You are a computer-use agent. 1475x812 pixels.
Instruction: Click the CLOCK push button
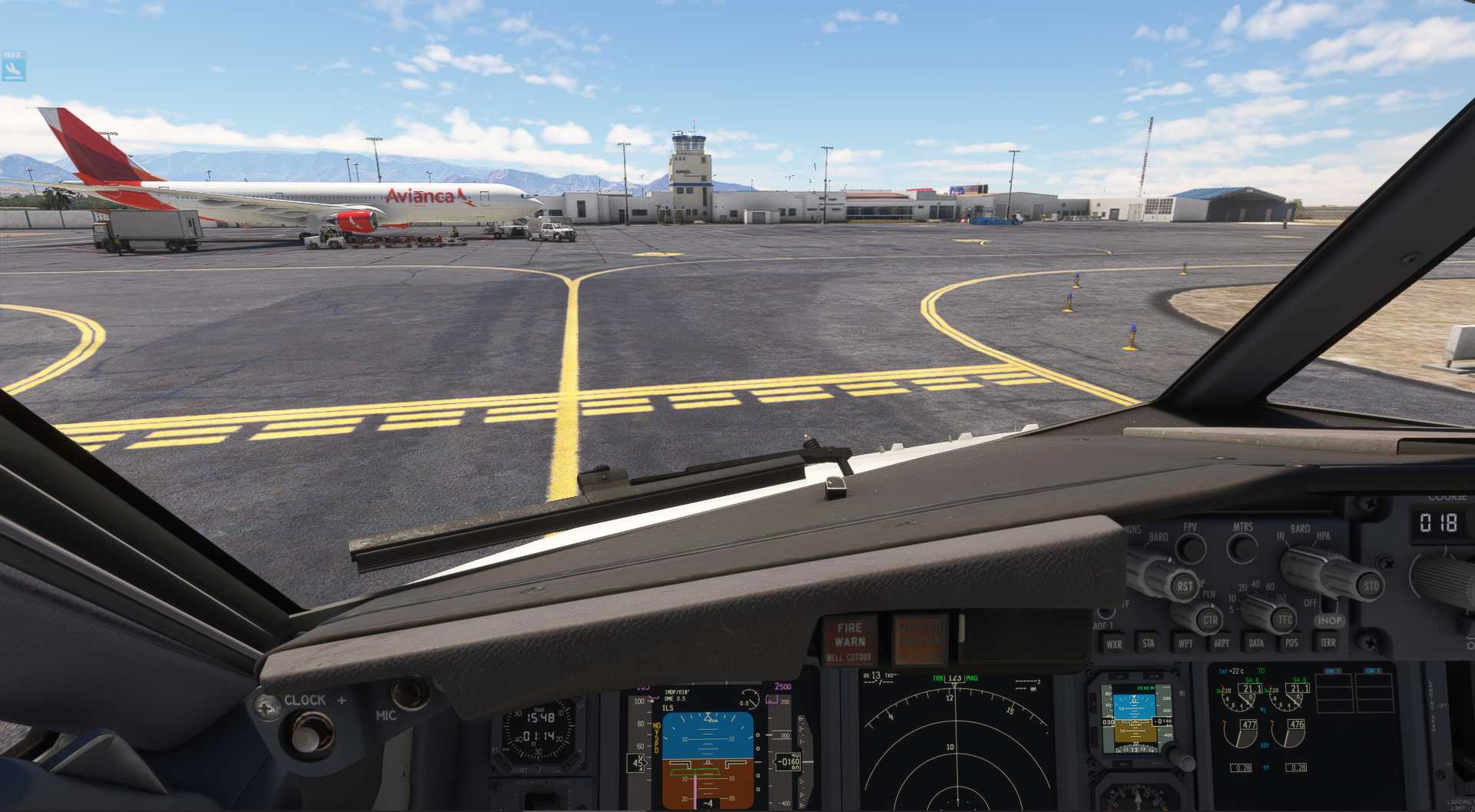[x=309, y=733]
